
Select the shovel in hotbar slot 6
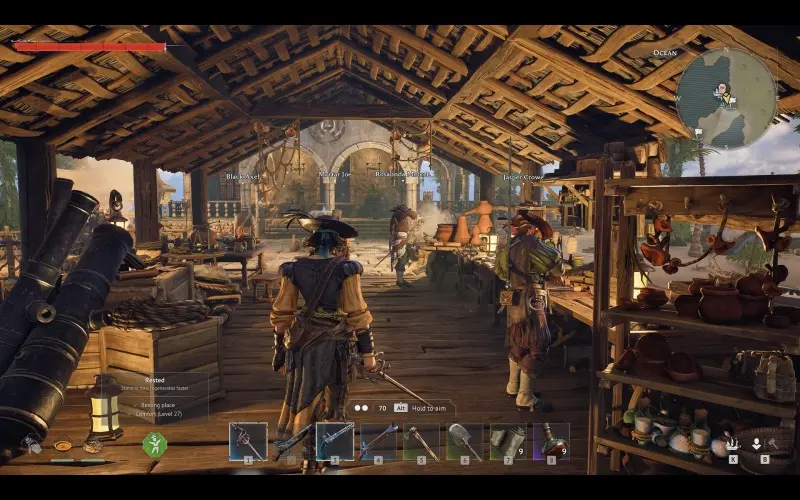pyautogui.click(x=464, y=441)
